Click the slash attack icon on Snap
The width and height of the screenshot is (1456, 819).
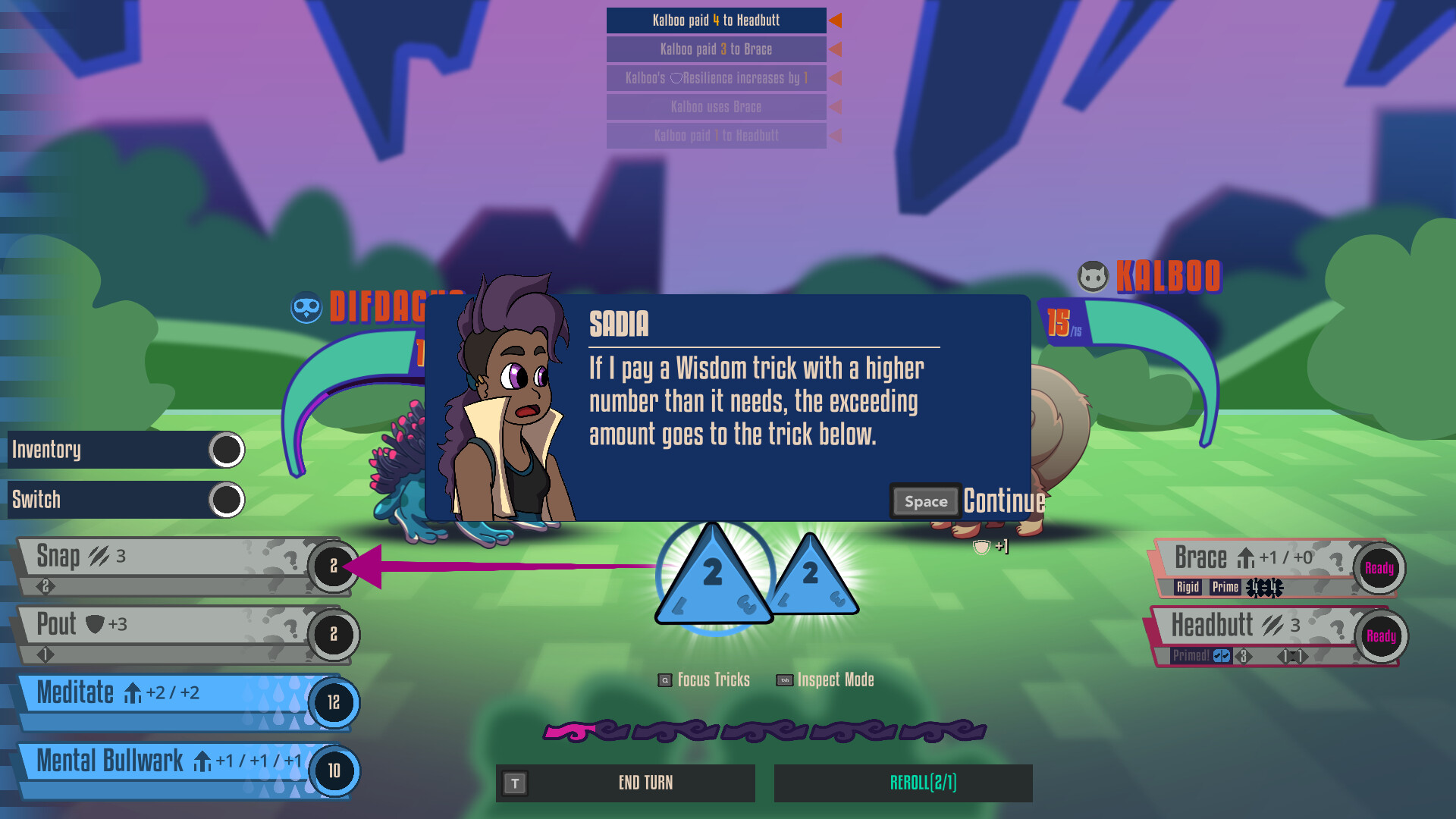pyautogui.click(x=98, y=555)
